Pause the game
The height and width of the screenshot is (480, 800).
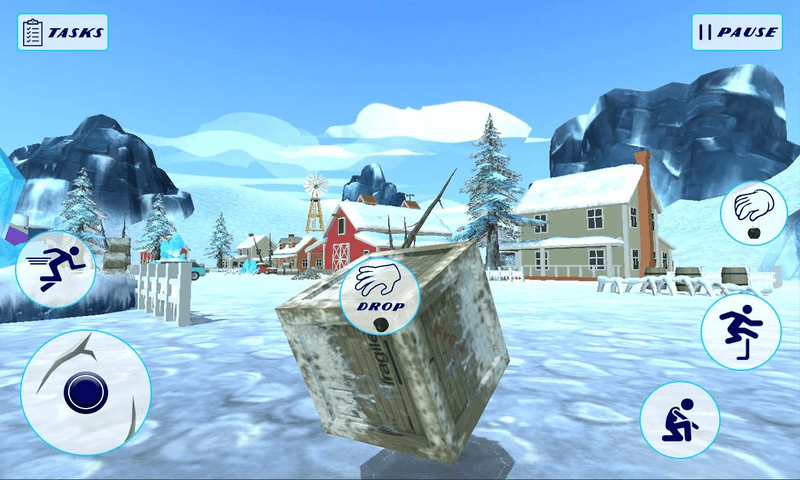[x=736, y=32]
